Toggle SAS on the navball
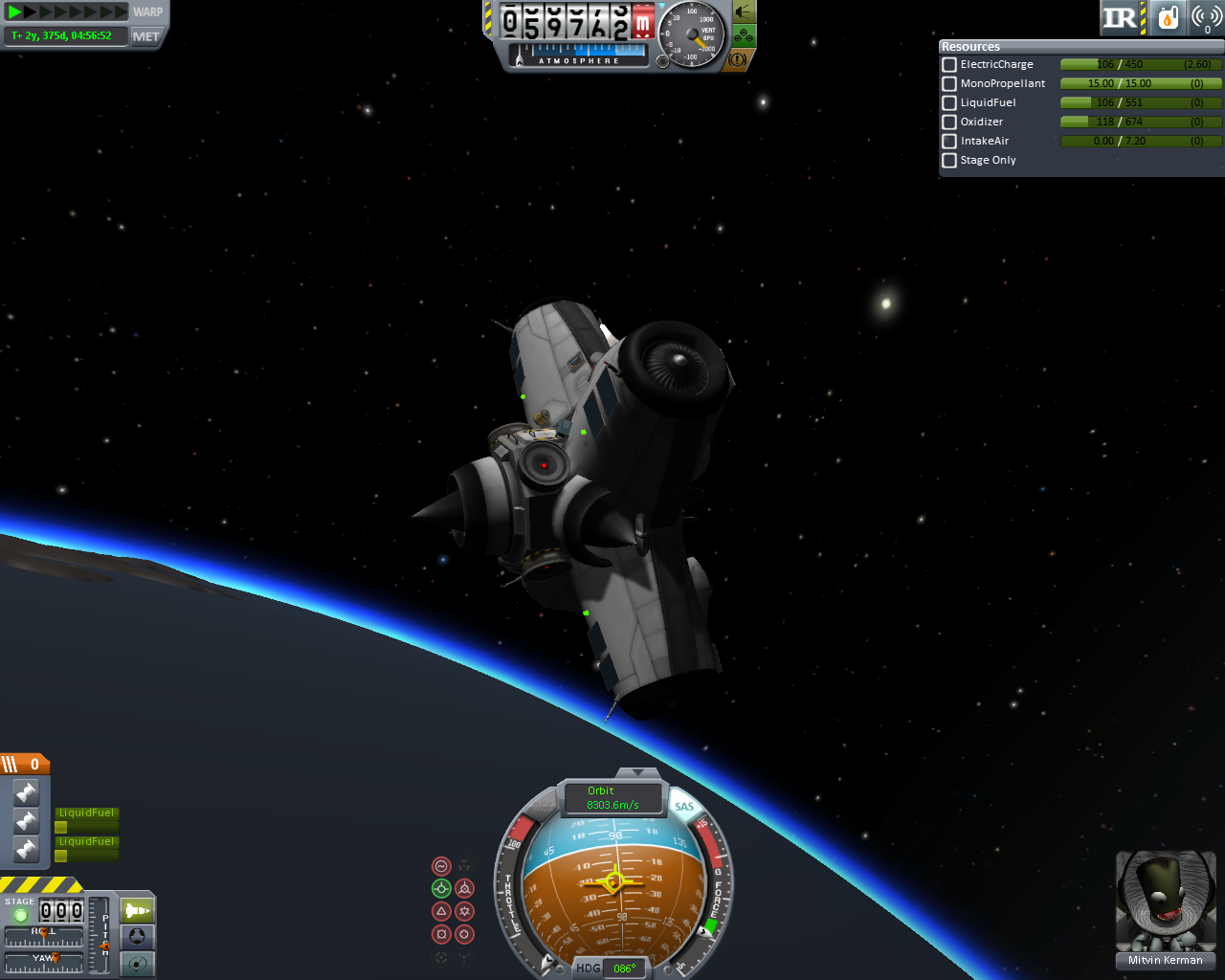Screen dimensions: 1225x980 click(x=684, y=807)
